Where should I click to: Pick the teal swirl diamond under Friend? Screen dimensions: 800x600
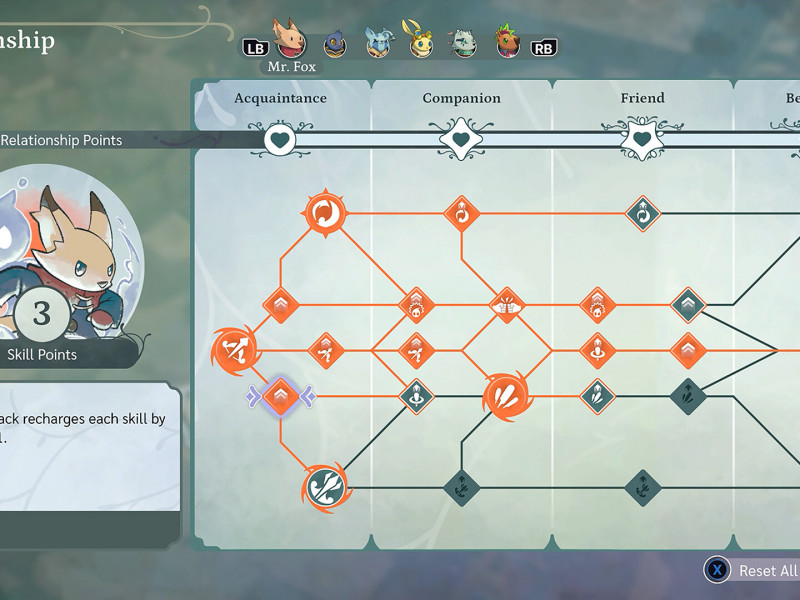click(642, 213)
